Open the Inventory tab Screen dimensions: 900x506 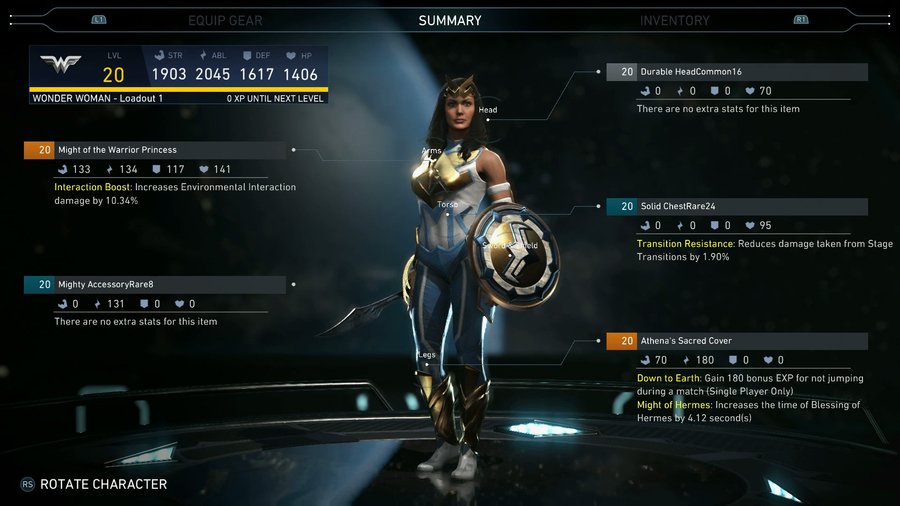click(674, 20)
